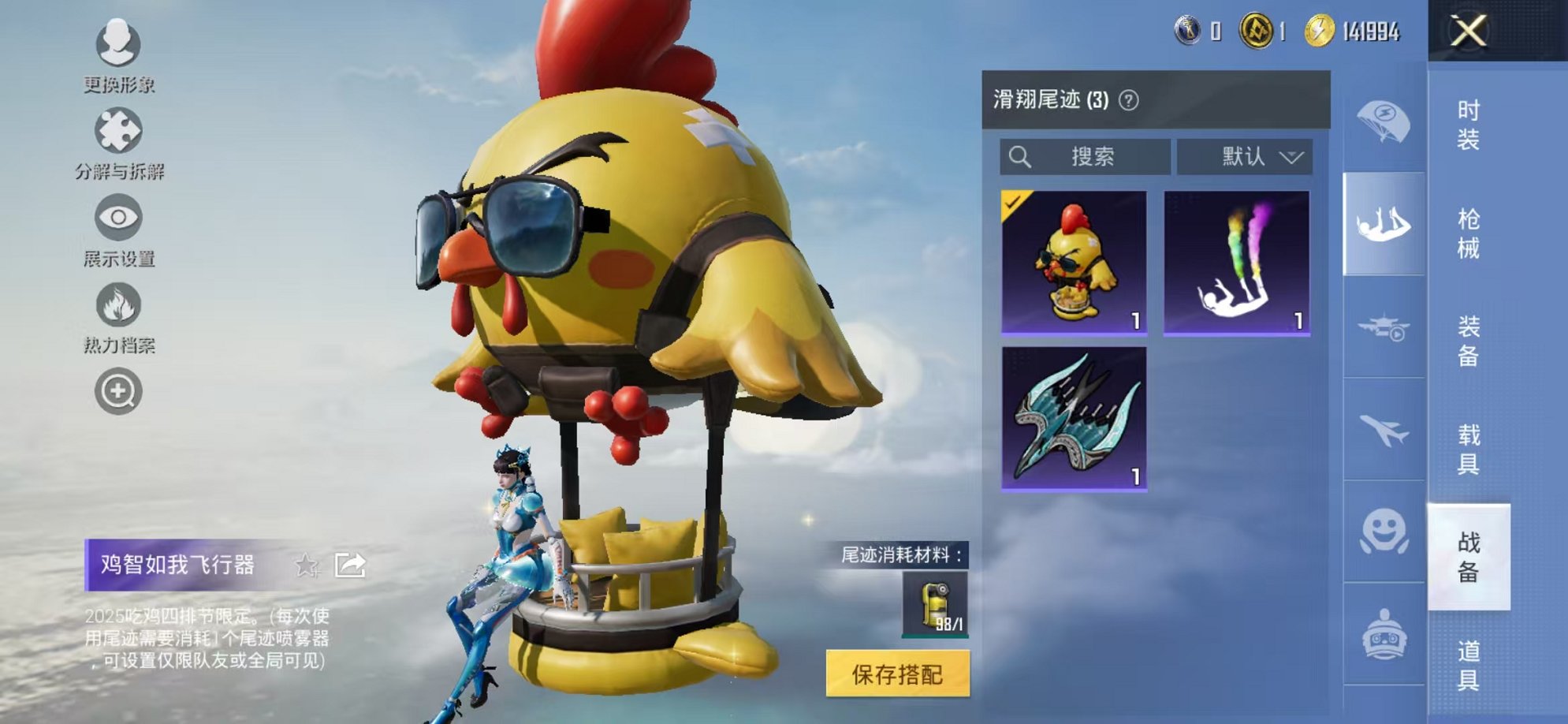The image size is (1568, 724).
Task: Open 展示设置 via the eye icon
Action: 117,217
